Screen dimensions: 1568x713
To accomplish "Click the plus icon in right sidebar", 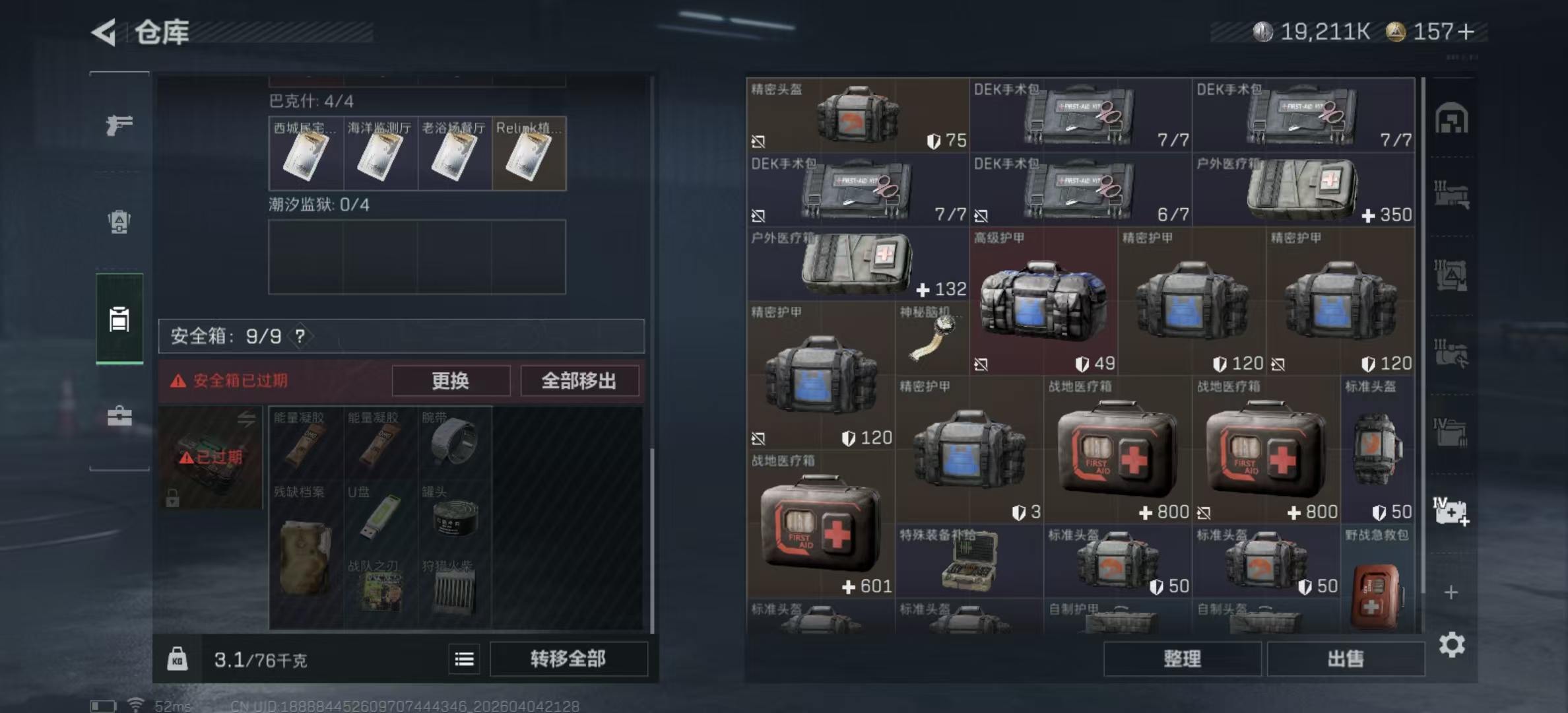I will [1450, 591].
